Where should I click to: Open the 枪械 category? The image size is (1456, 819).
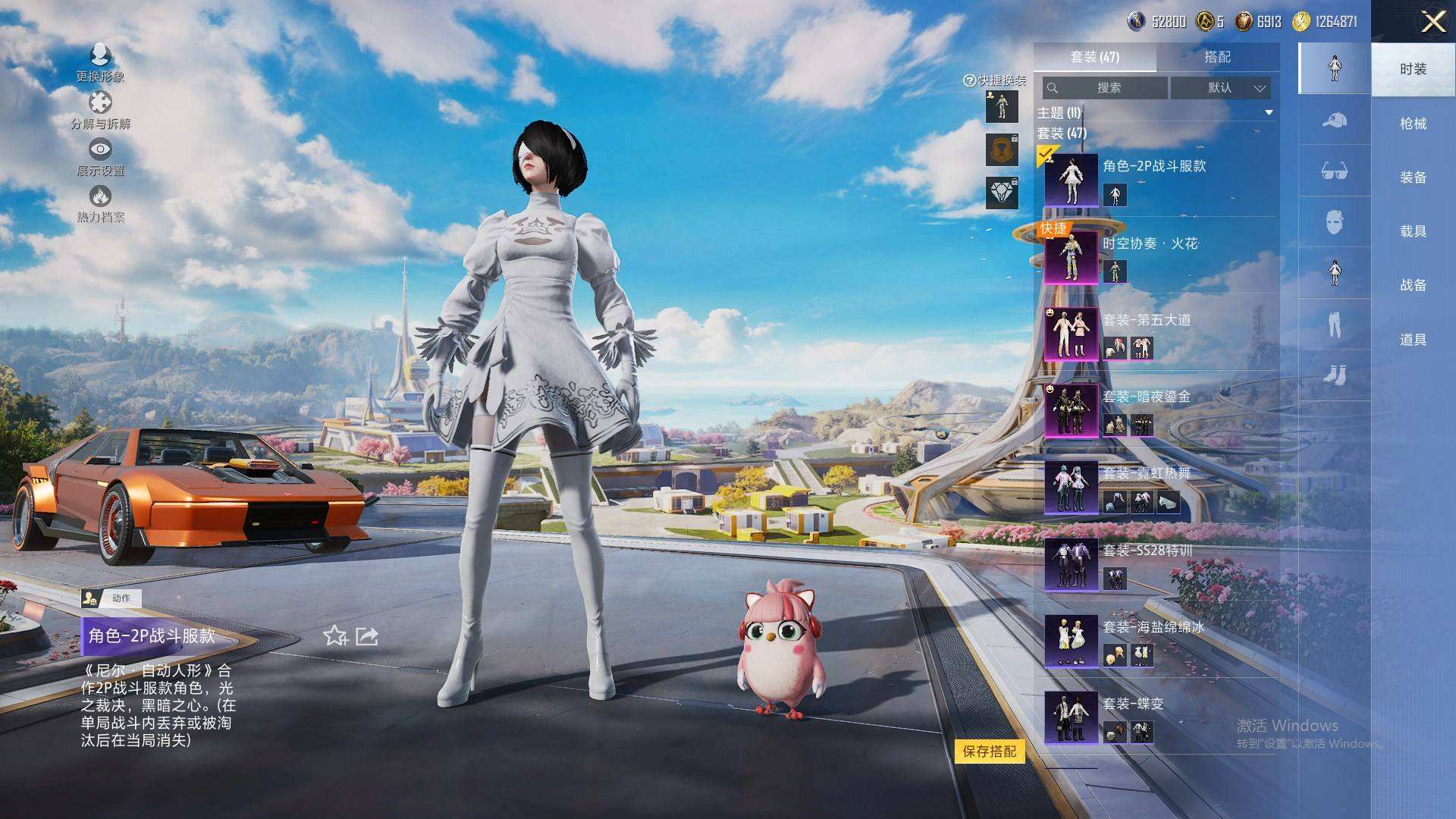coord(1413,124)
